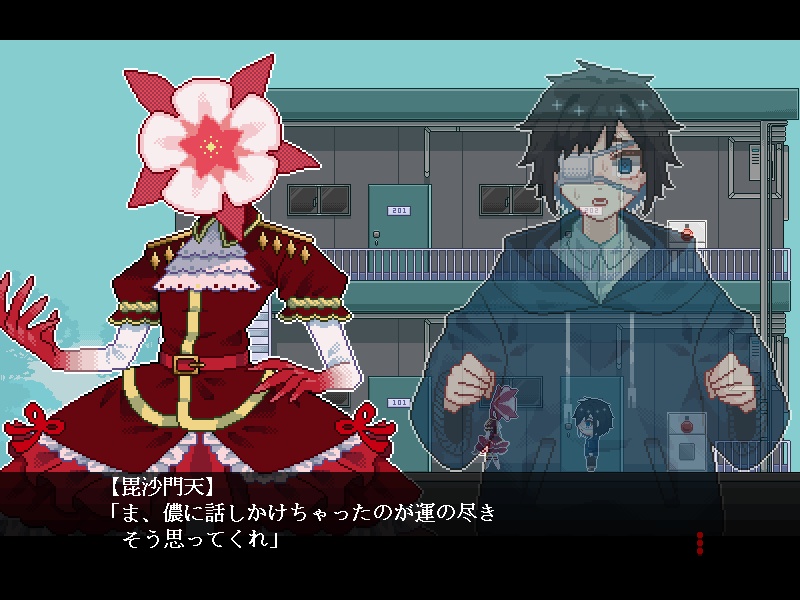Click the red dots continue indicator

pos(700,543)
